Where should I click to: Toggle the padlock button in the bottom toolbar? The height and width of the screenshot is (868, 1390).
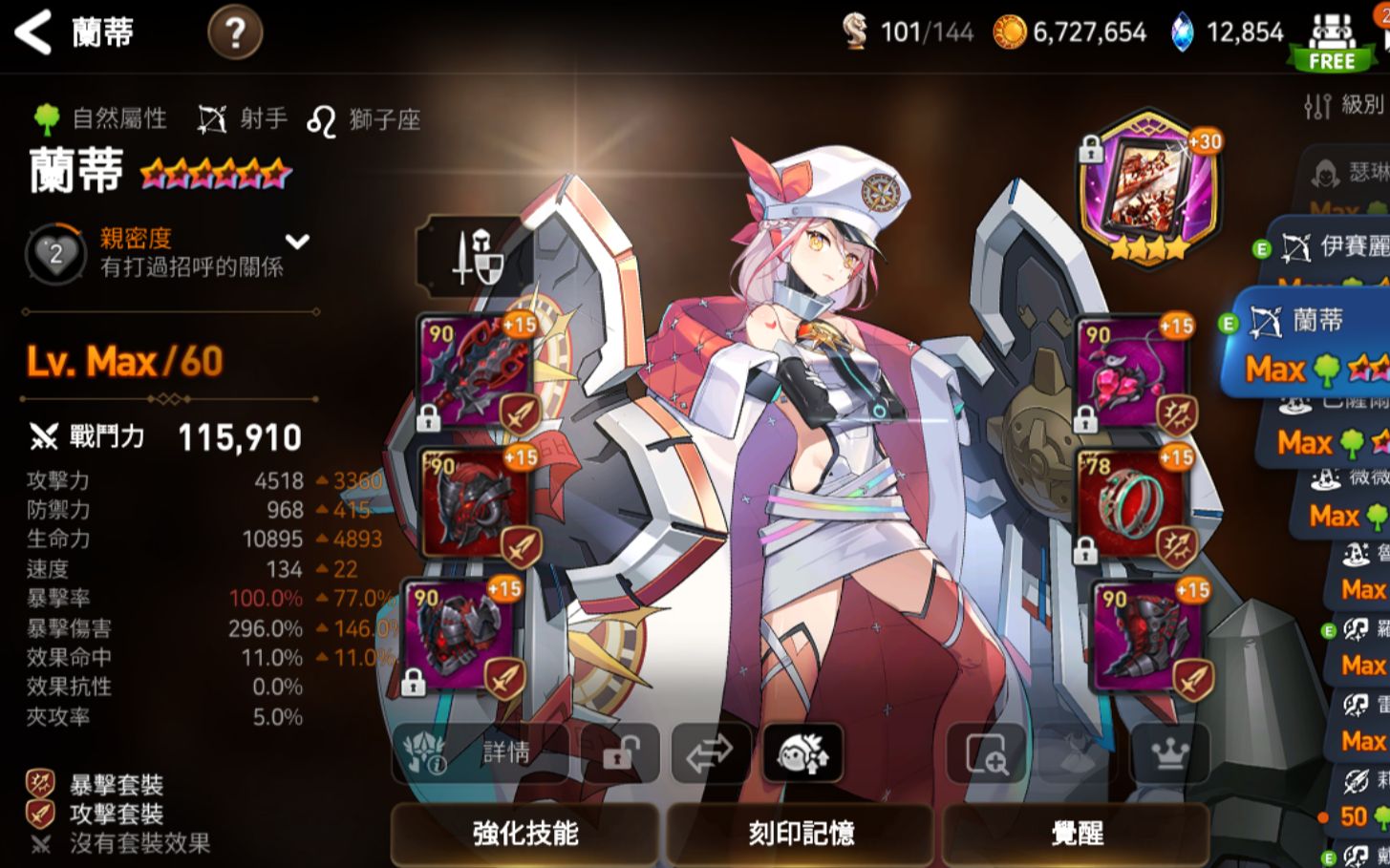[619, 753]
